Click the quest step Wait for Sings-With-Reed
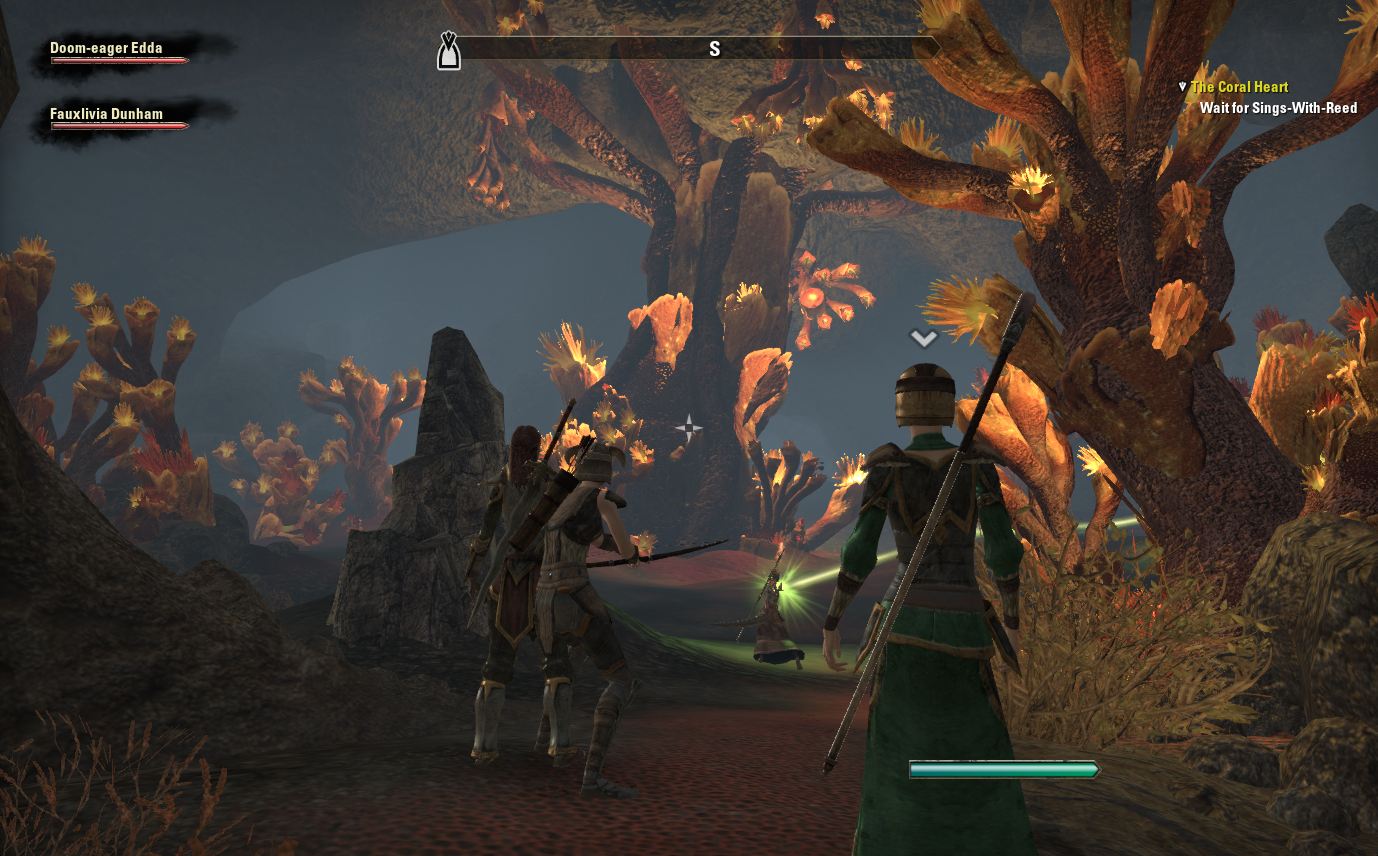 click(x=1278, y=108)
